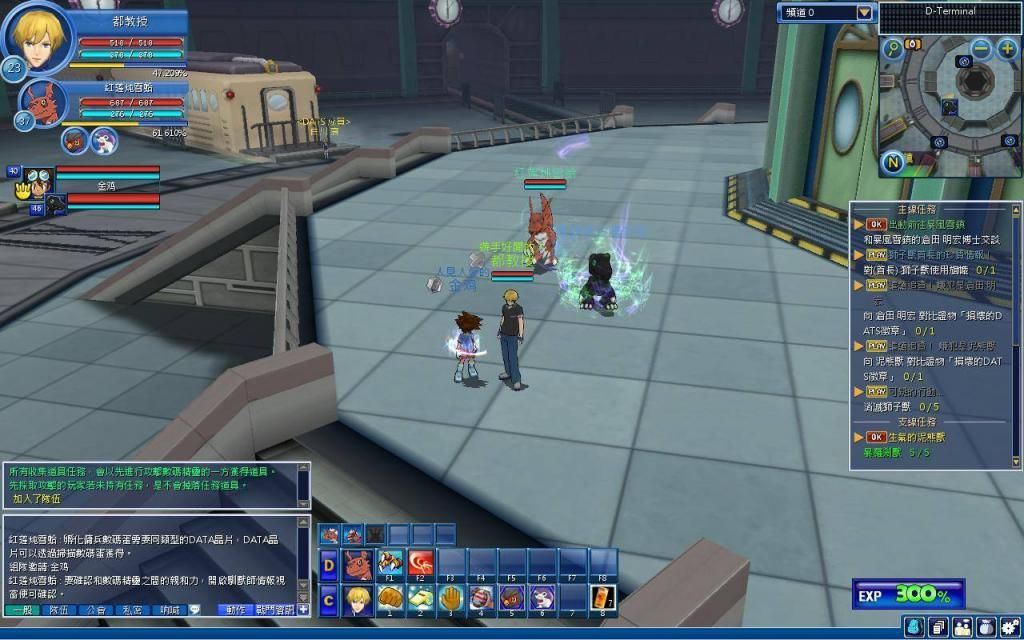1024x640 pixels.
Task: Select the tamer portrait at top left
Action: (x=36, y=35)
